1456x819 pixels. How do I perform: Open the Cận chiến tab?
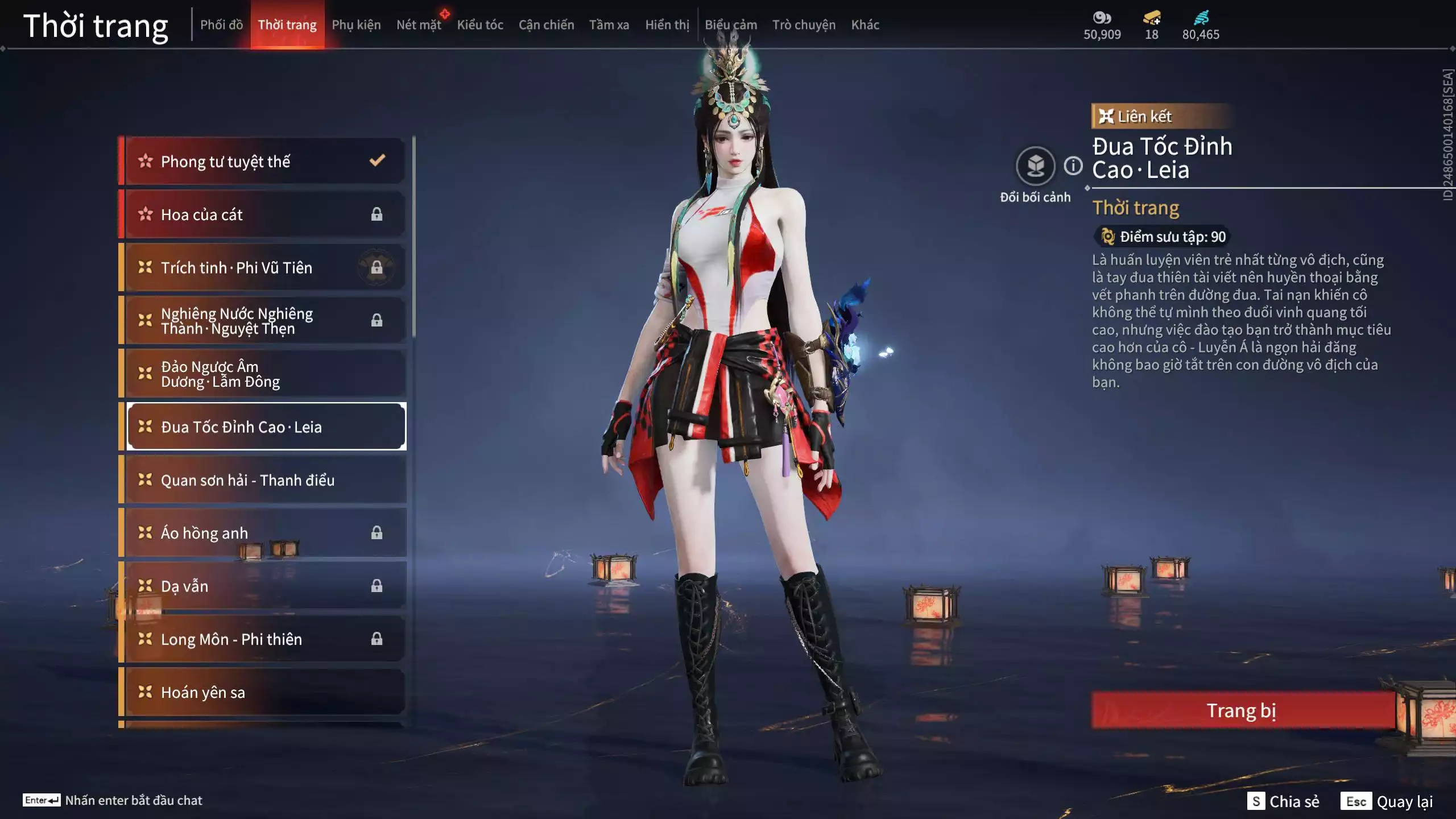pos(546,25)
